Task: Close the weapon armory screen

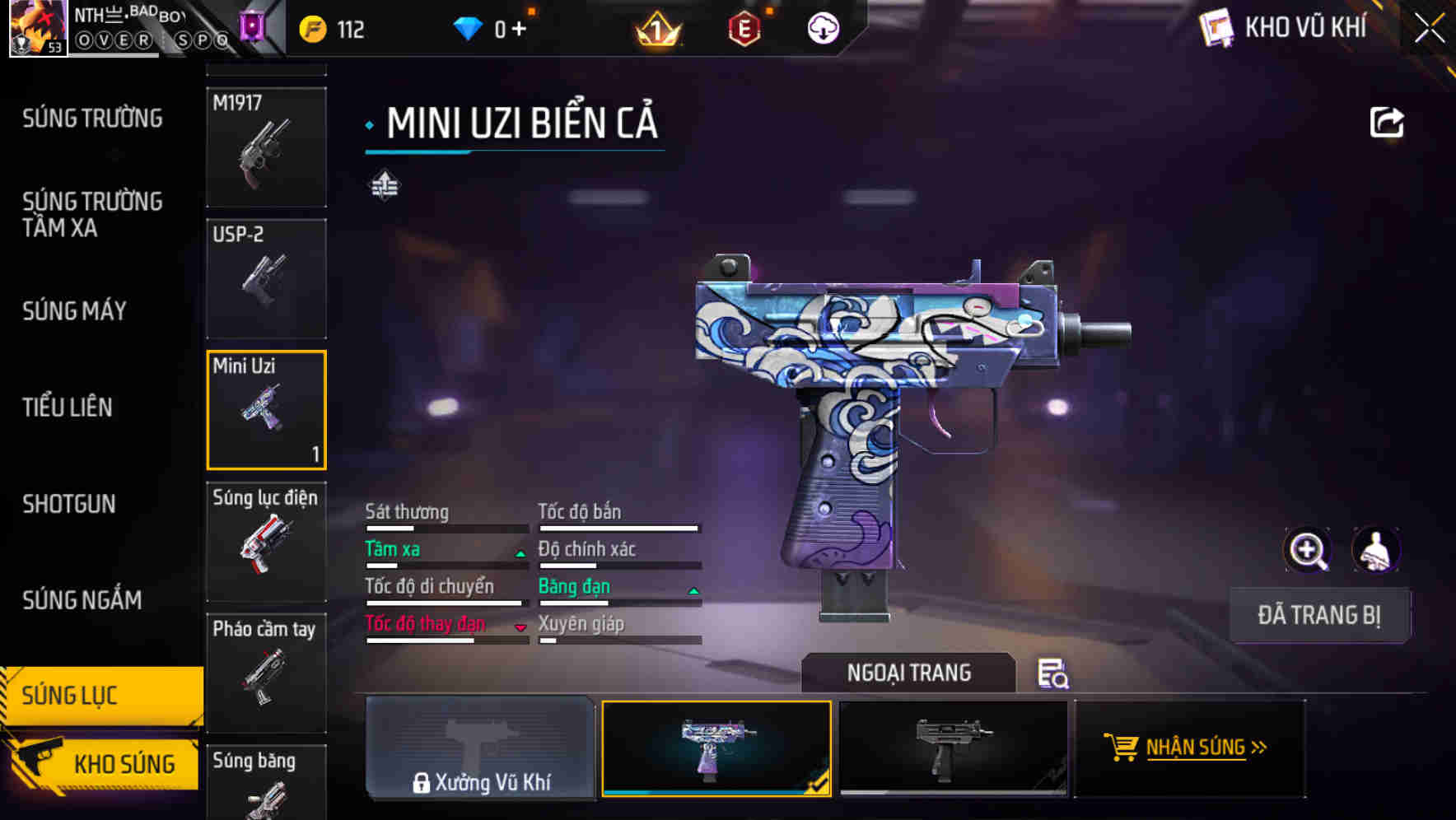Action: (x=1430, y=29)
